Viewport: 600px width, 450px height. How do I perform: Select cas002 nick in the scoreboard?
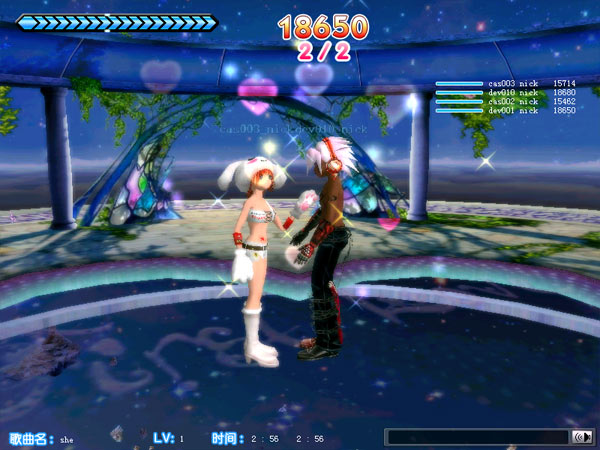[512, 102]
